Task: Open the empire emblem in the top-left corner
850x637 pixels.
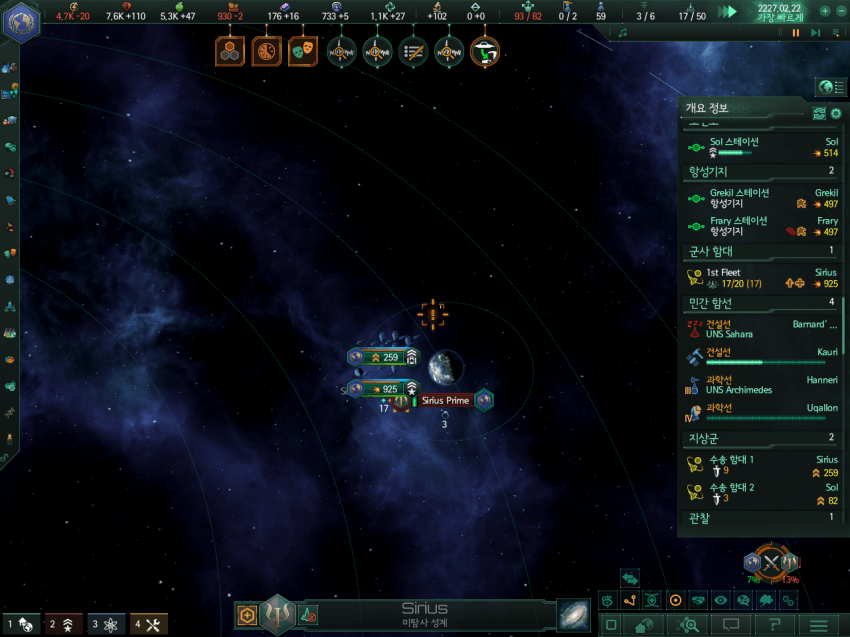Action: (19, 22)
